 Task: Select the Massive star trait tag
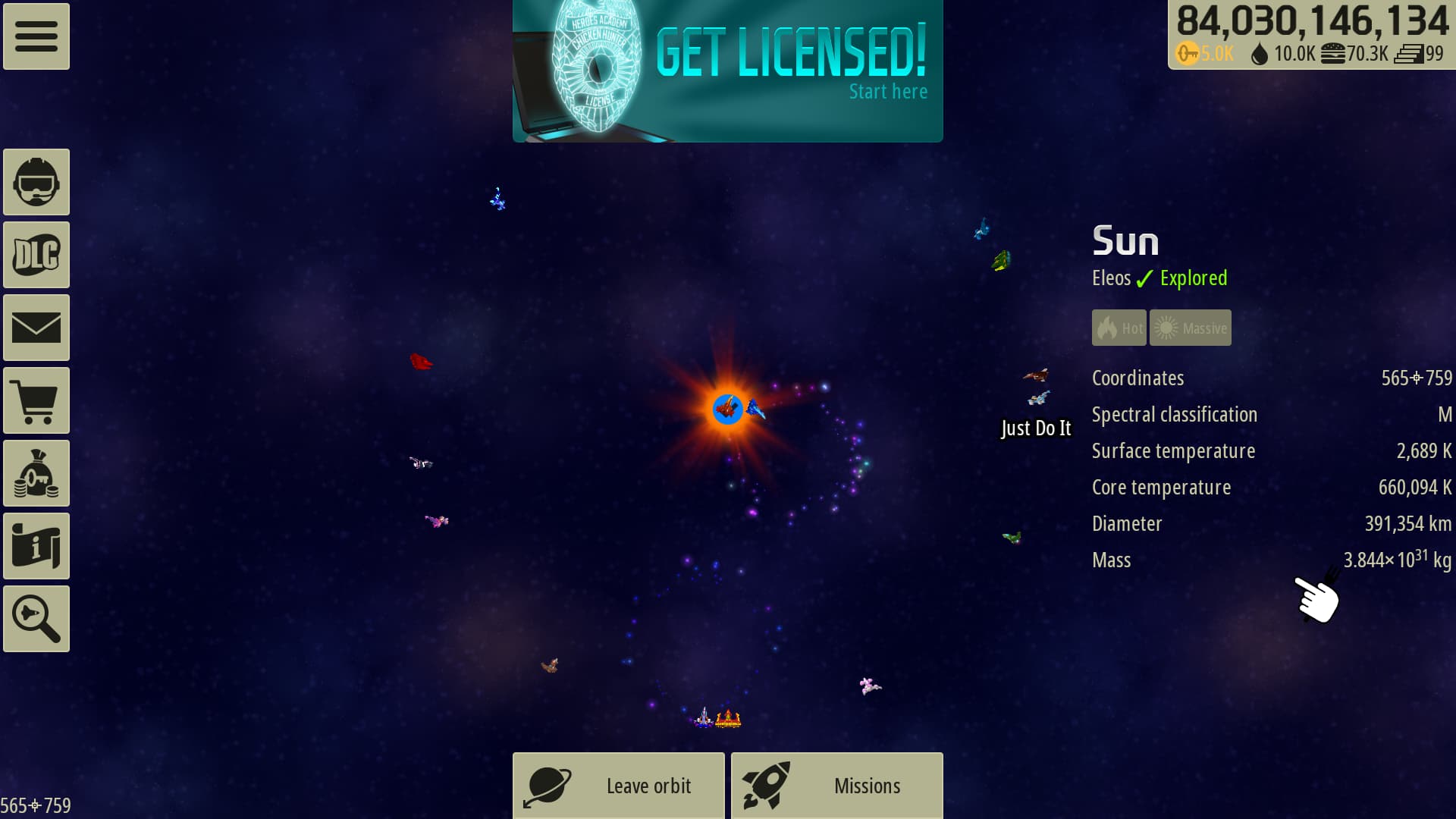(x=1191, y=328)
